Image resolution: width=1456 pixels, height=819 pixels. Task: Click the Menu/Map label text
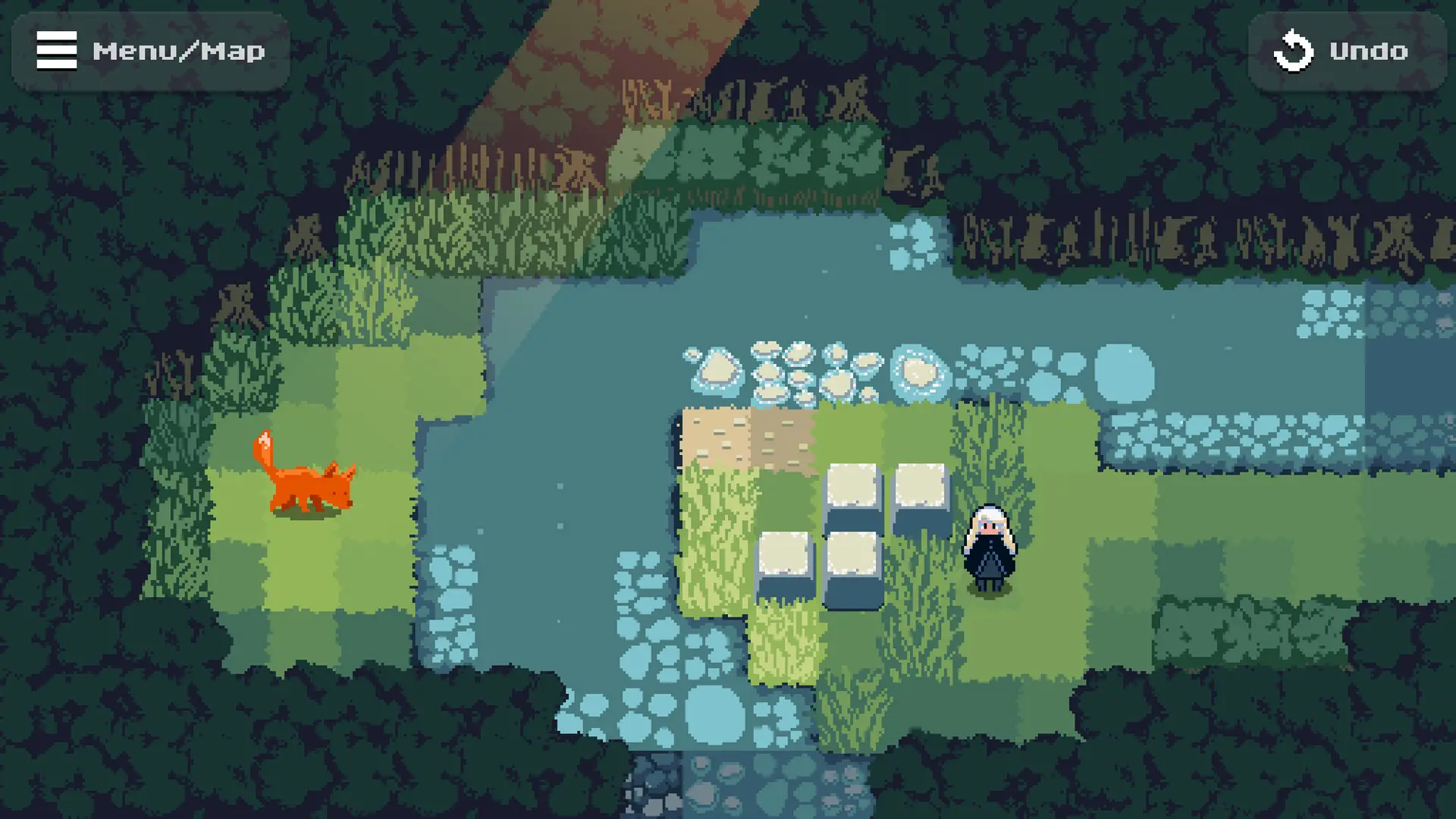click(179, 51)
